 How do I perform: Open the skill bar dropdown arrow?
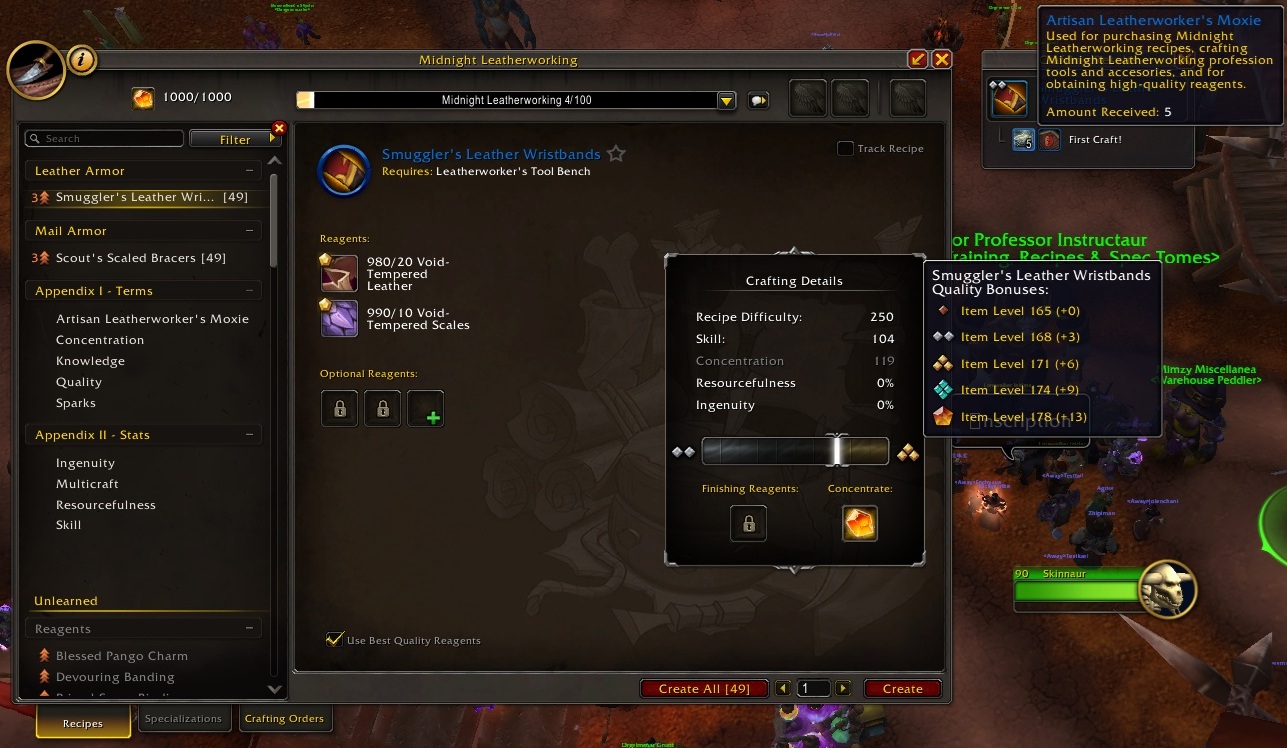725,100
